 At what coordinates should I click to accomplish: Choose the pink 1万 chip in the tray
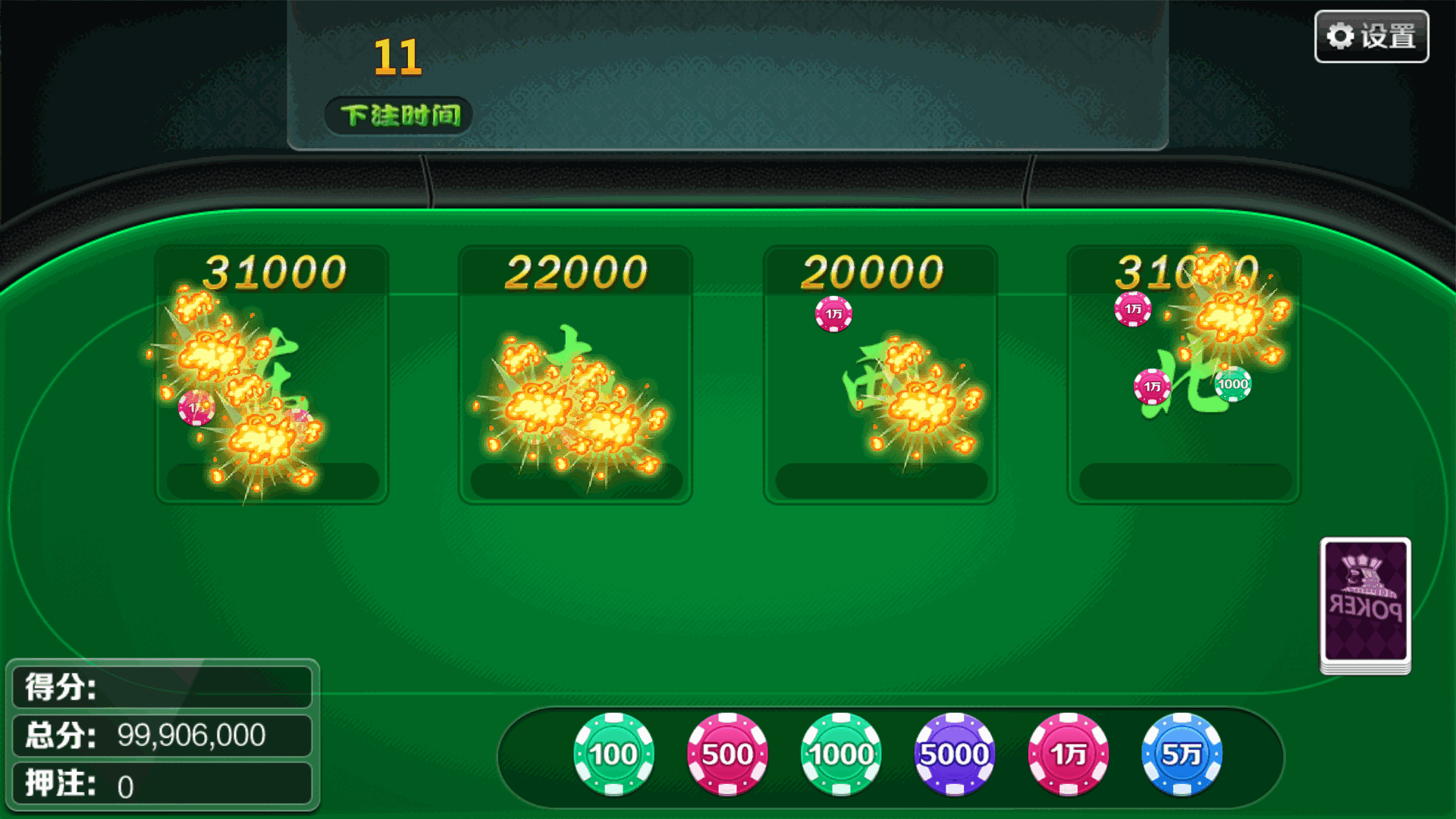pos(1068,754)
